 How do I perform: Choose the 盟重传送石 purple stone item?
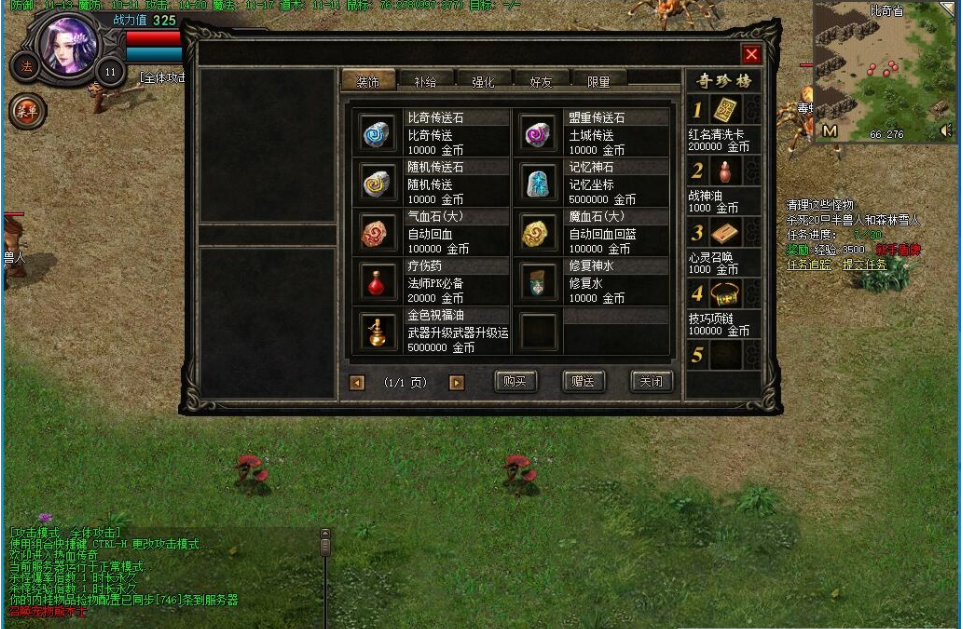click(x=538, y=133)
